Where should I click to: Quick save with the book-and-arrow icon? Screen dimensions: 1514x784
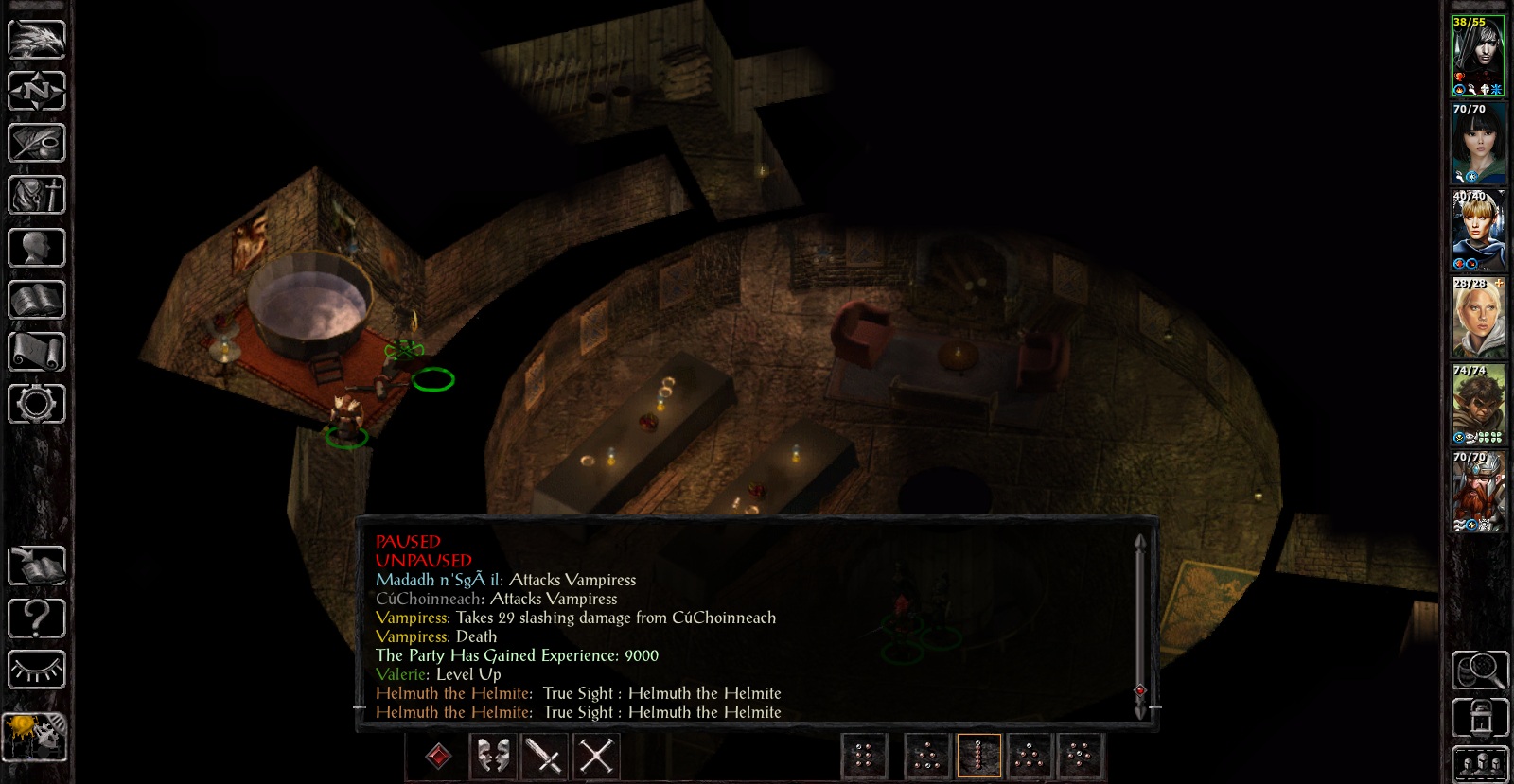[37, 566]
